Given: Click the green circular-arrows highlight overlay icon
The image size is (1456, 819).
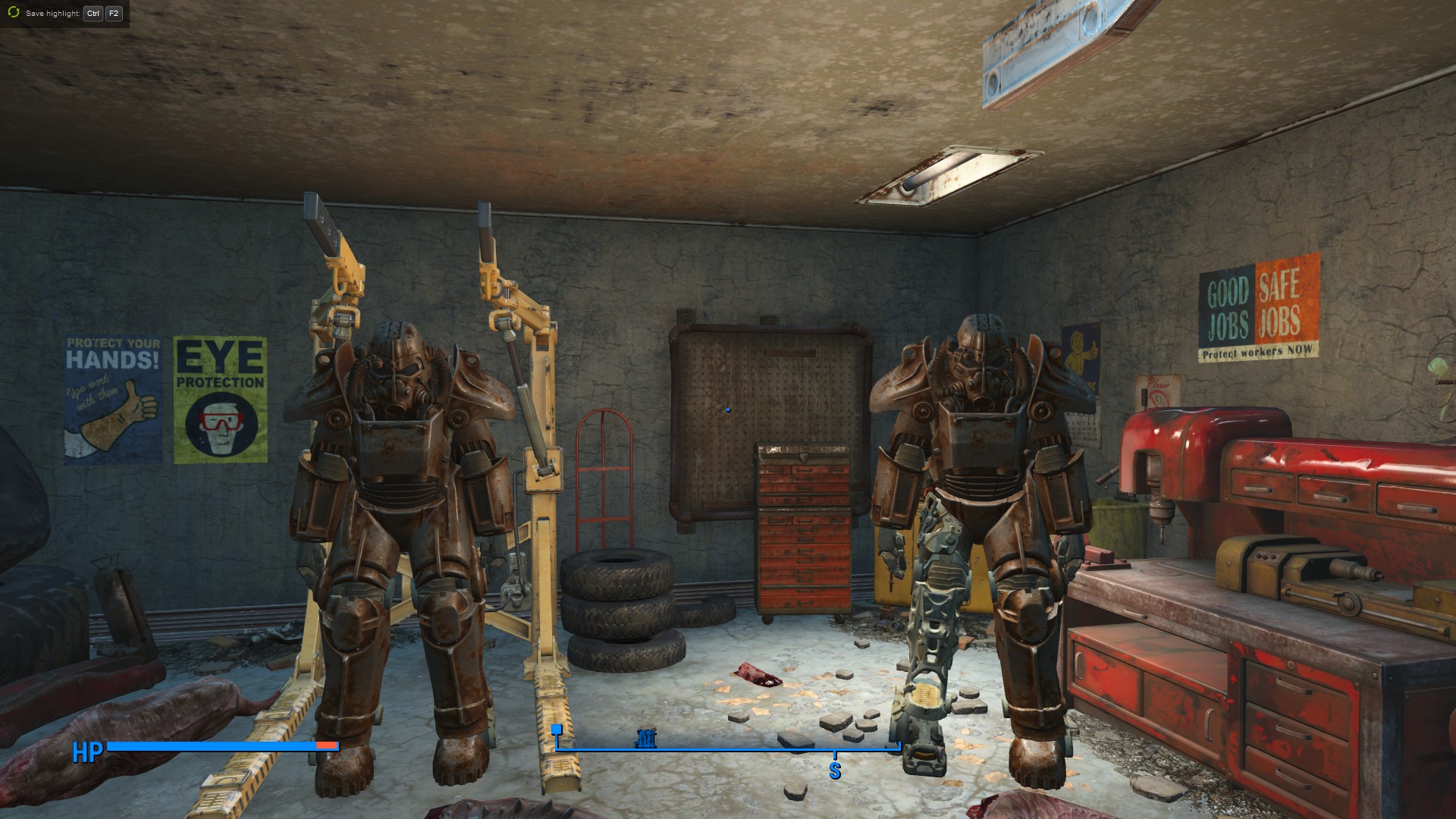Looking at the screenshot, I should click(13, 13).
